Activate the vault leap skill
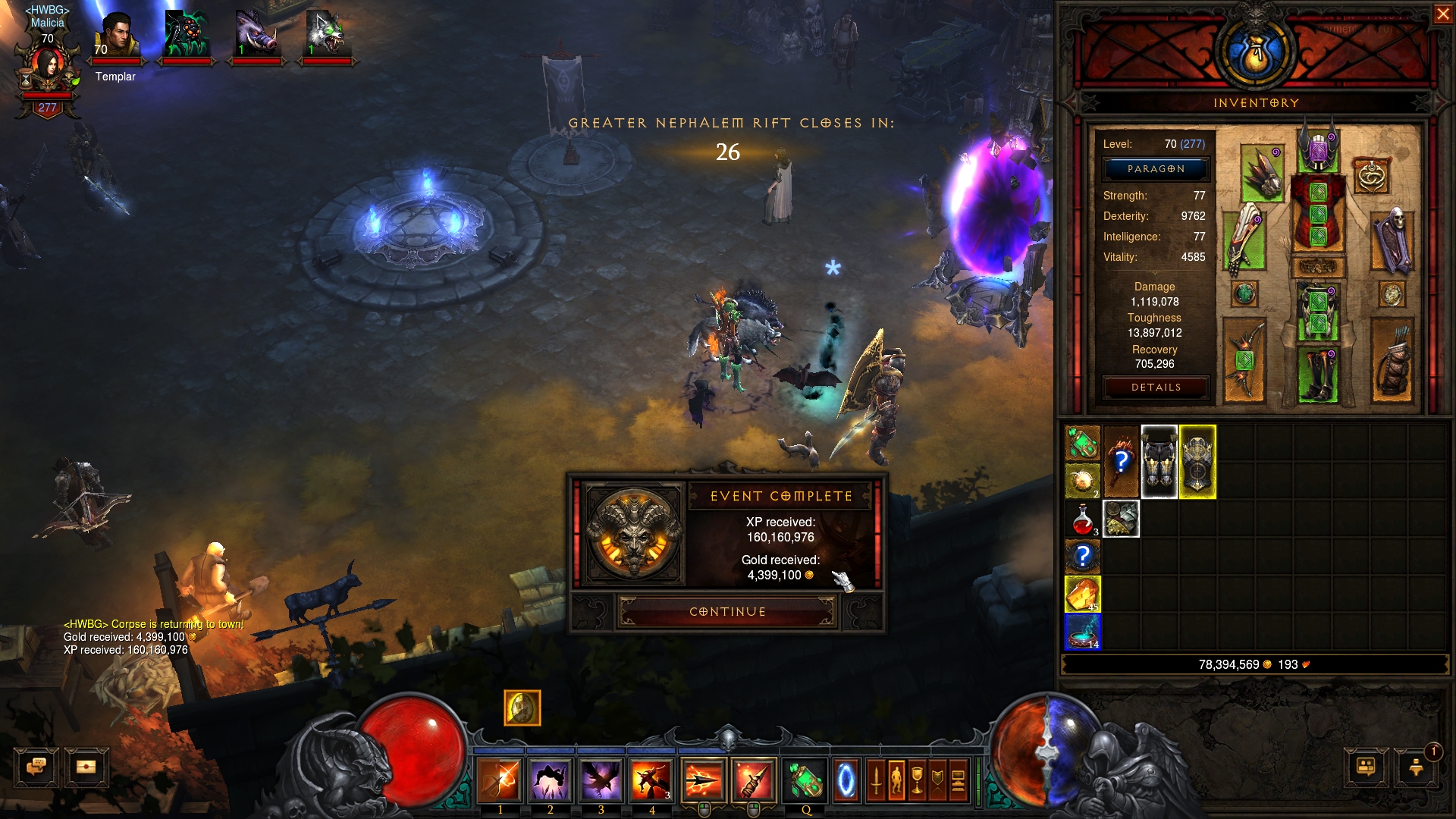Viewport: 1456px width, 819px height. tap(551, 781)
